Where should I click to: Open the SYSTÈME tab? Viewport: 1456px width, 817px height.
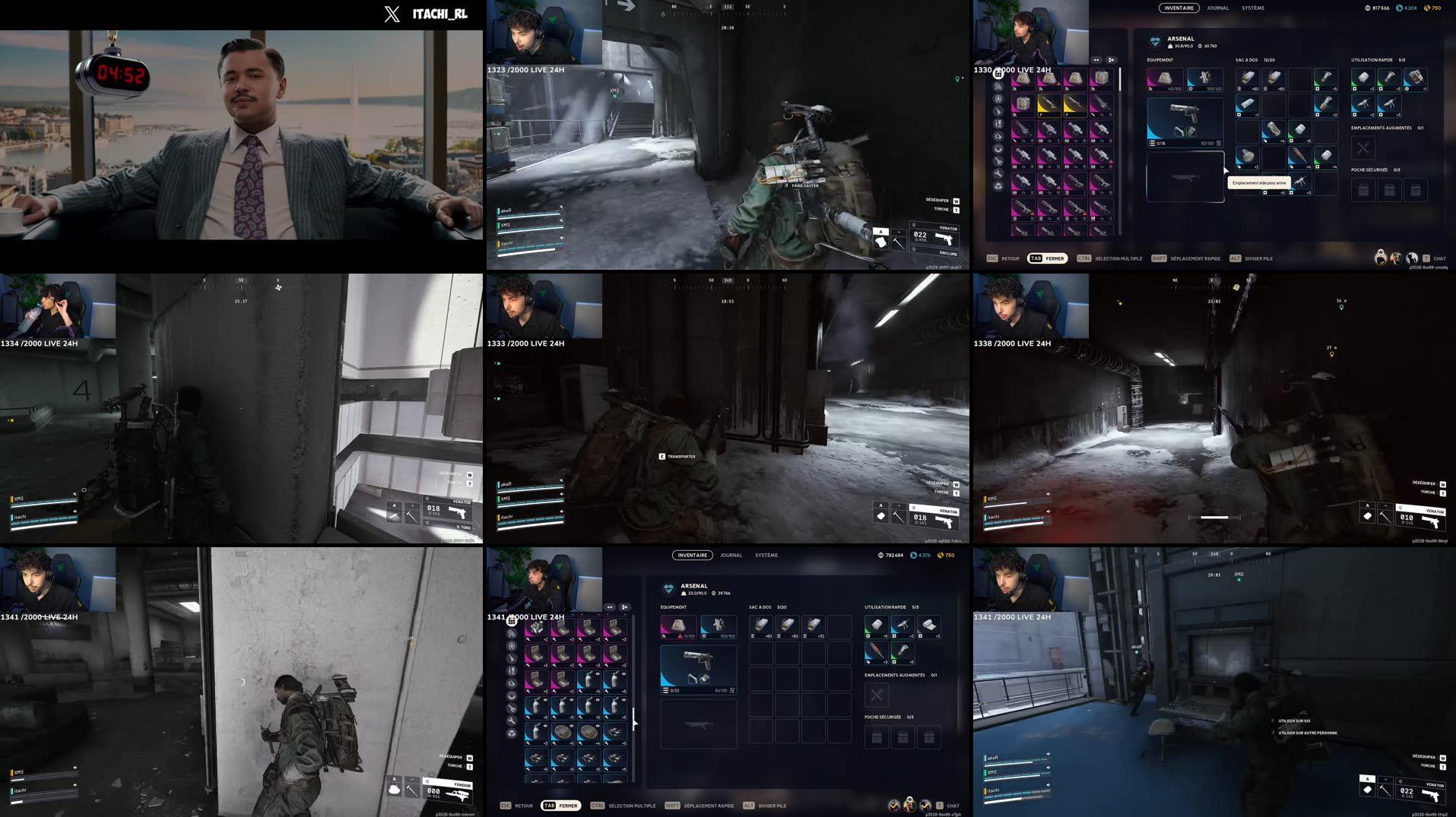click(1253, 8)
